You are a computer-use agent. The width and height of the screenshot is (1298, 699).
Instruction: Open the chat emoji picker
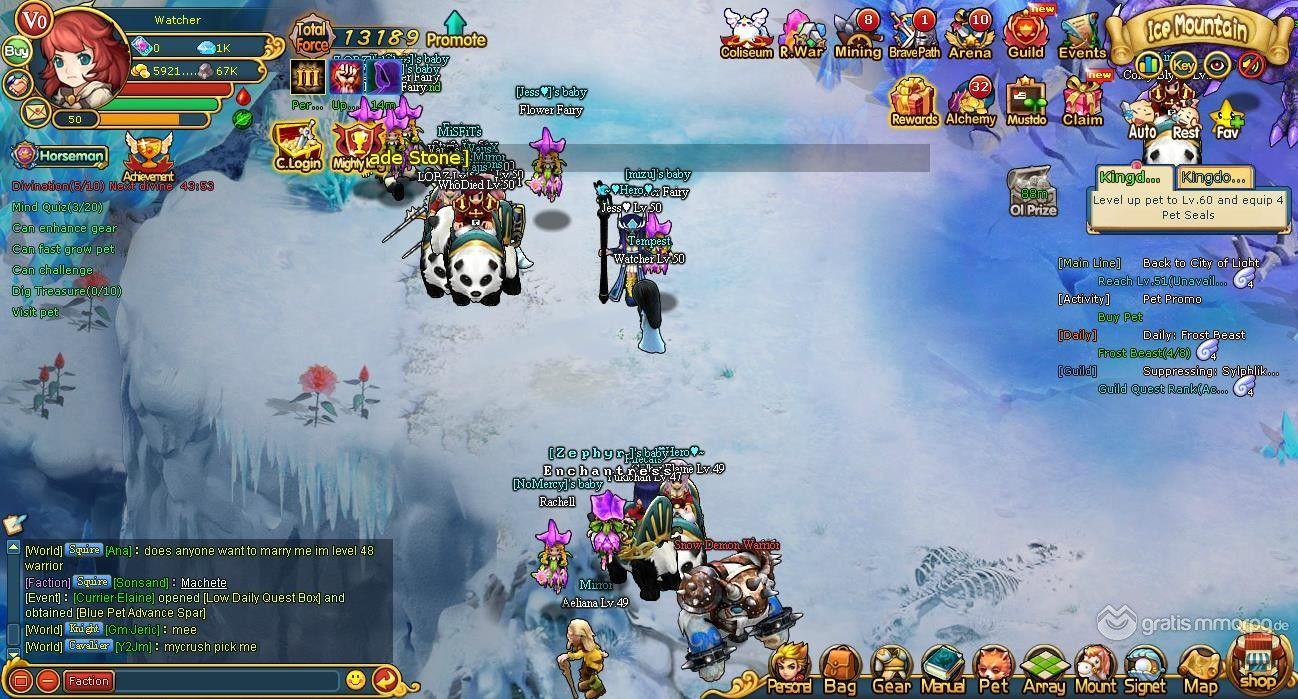pyautogui.click(x=355, y=680)
